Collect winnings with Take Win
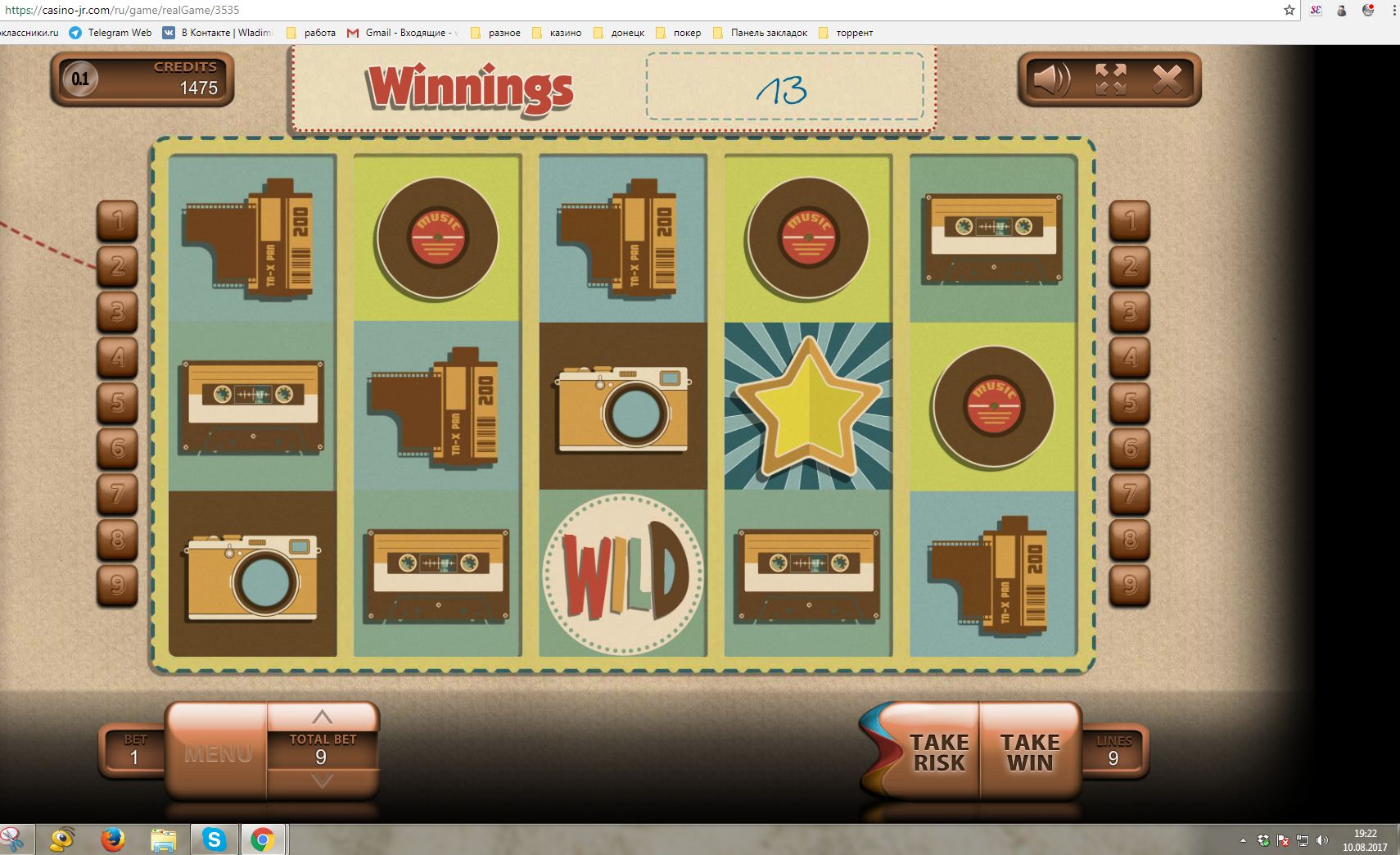Viewport: 1400px width, 855px height. click(1030, 752)
